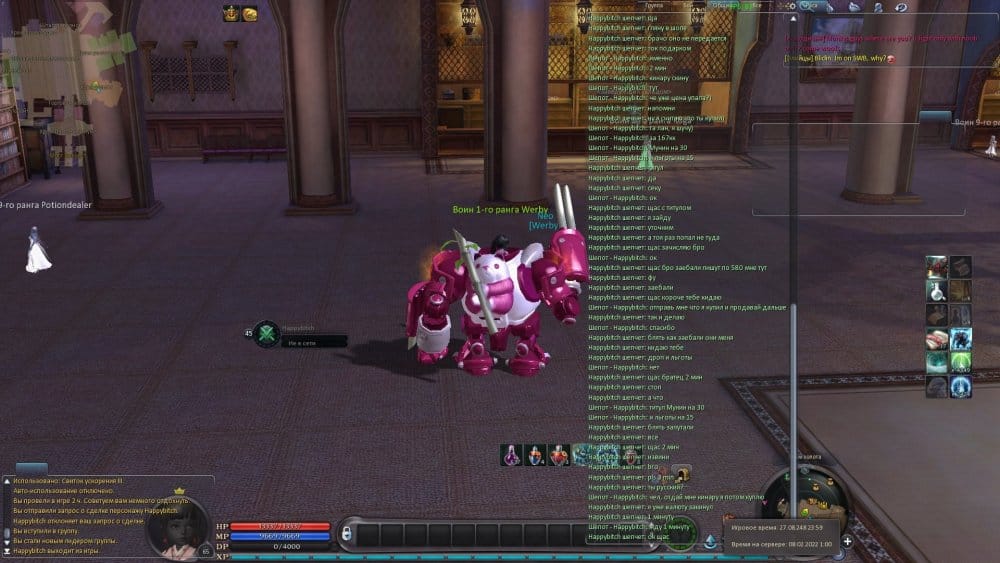
Task: Activate the red explosion skill icon
Action: [936, 267]
